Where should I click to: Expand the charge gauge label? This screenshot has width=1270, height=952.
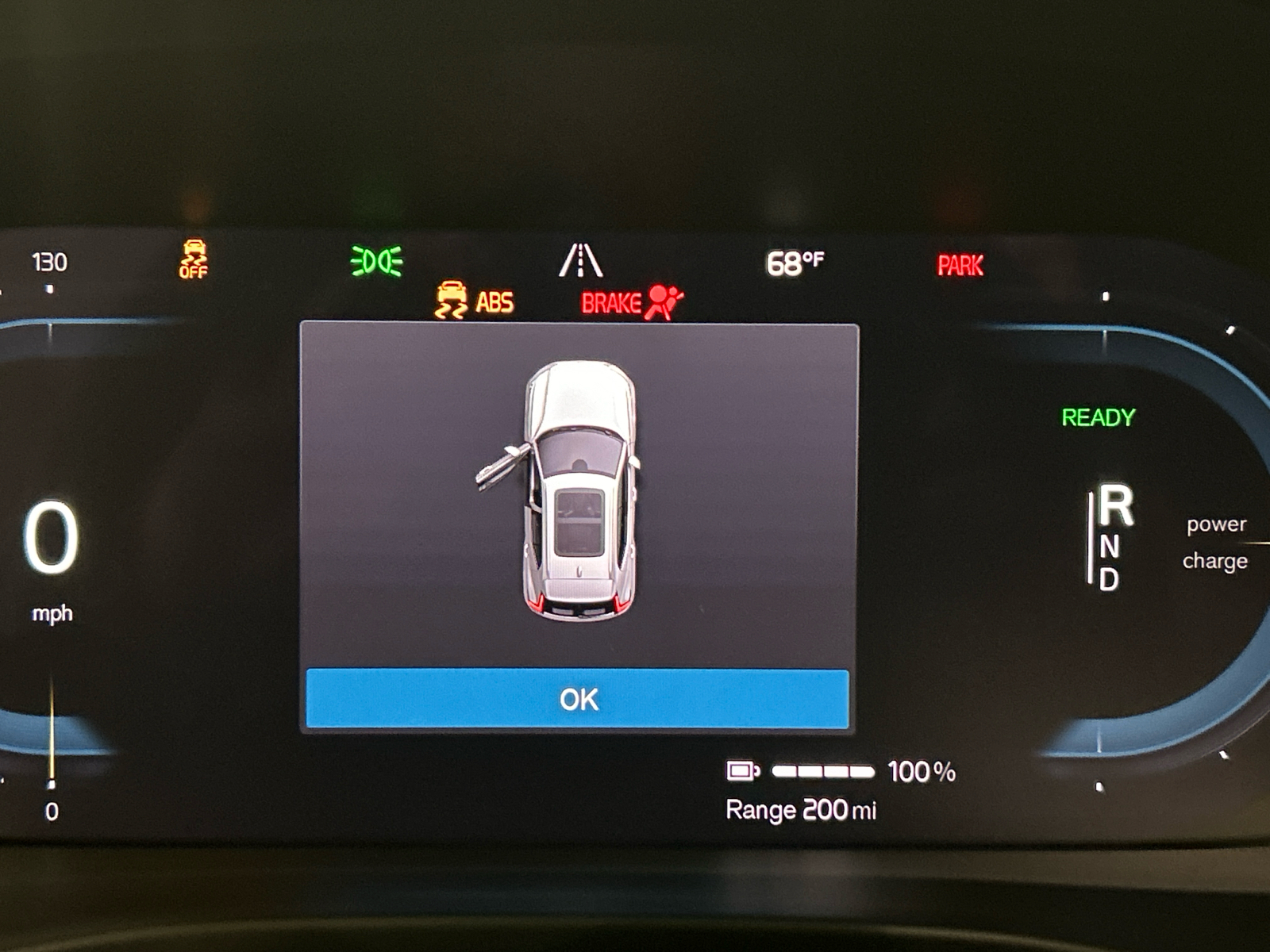click(x=1214, y=562)
